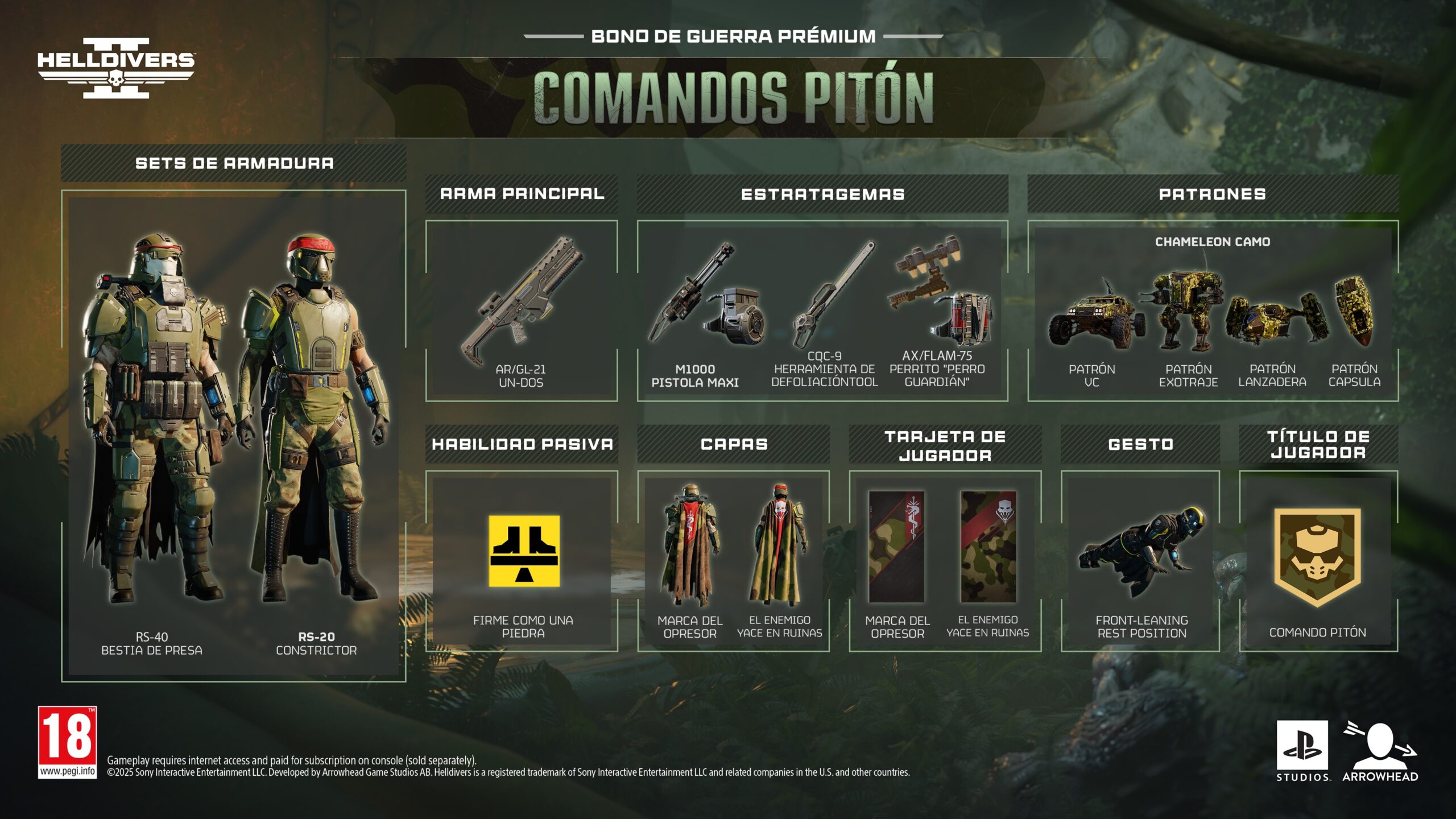
Task: Select the Patrón Cápsula pod pattern
Action: coord(1355,312)
